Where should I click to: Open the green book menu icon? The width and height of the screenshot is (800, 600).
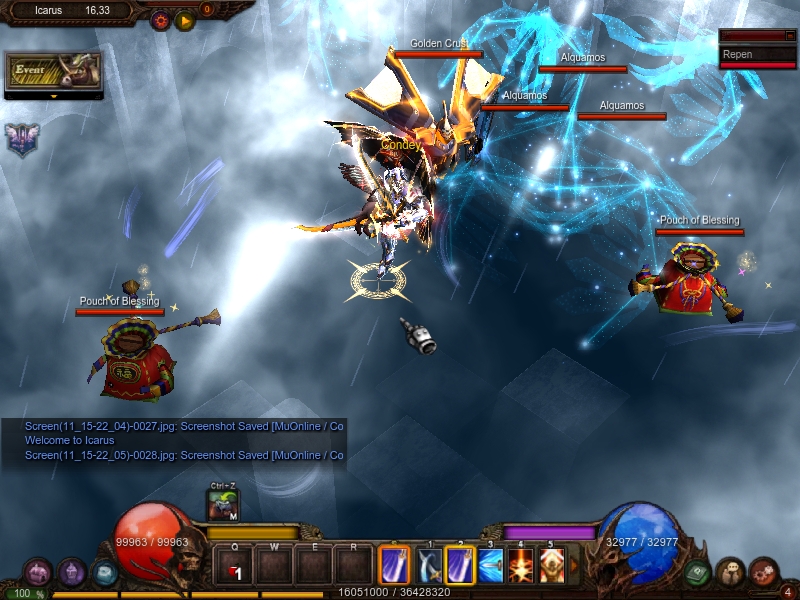click(x=698, y=573)
